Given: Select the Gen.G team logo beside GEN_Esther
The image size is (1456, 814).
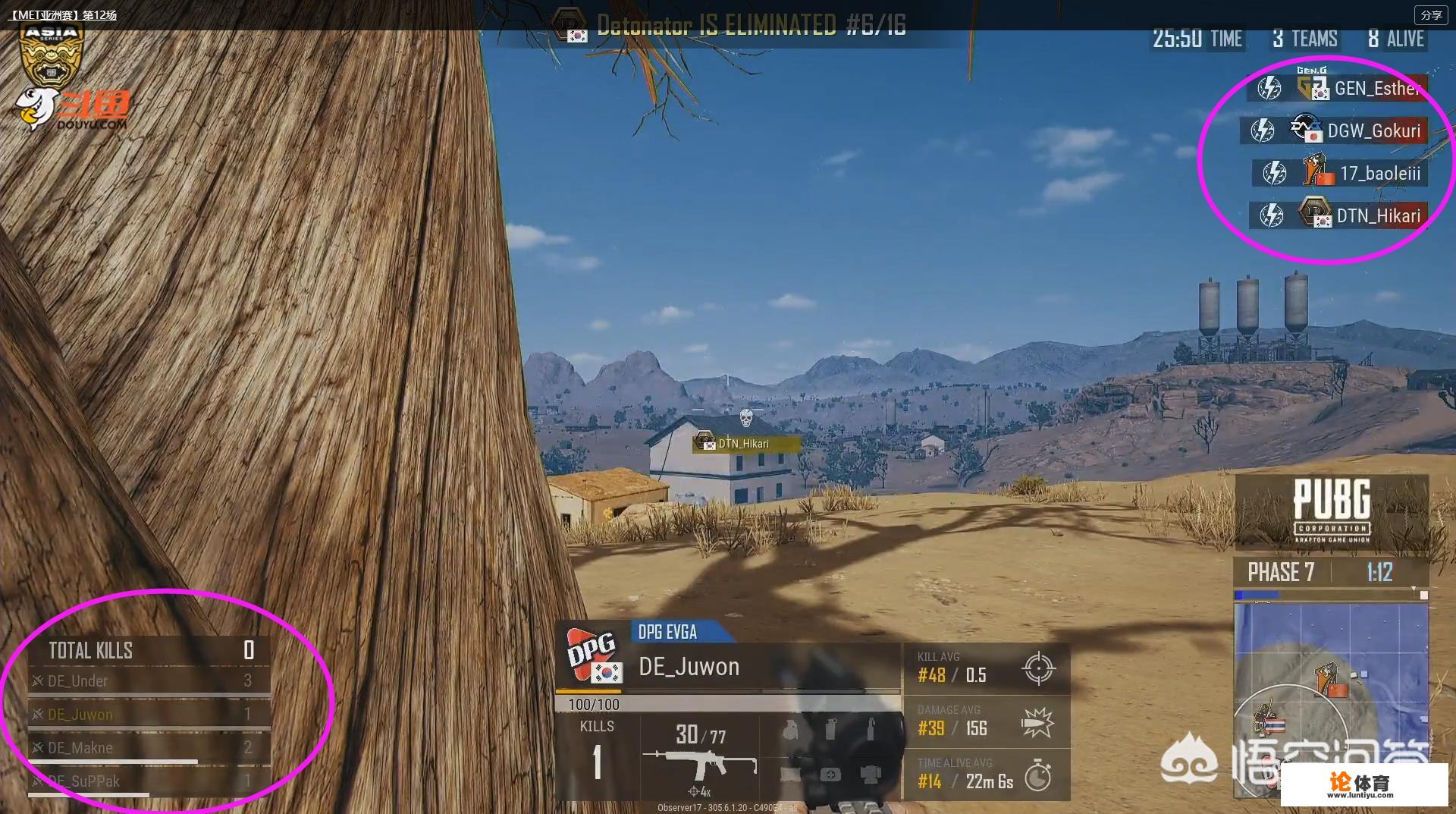Looking at the screenshot, I should pos(1311,85).
